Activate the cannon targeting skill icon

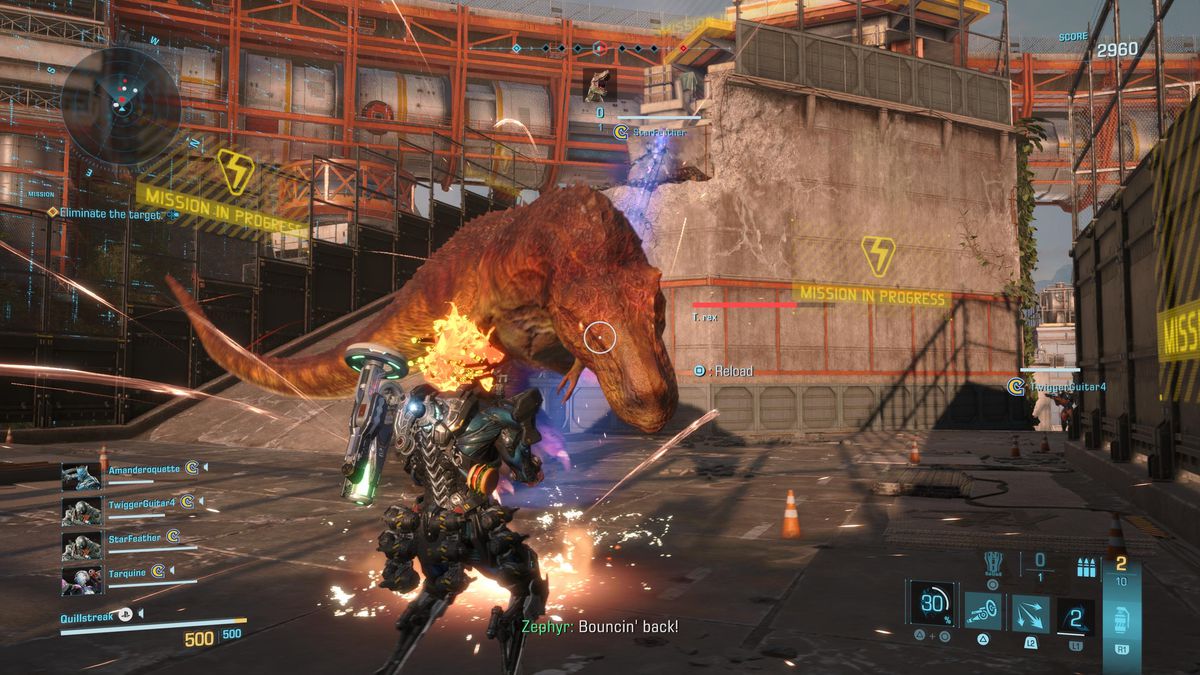tap(984, 612)
